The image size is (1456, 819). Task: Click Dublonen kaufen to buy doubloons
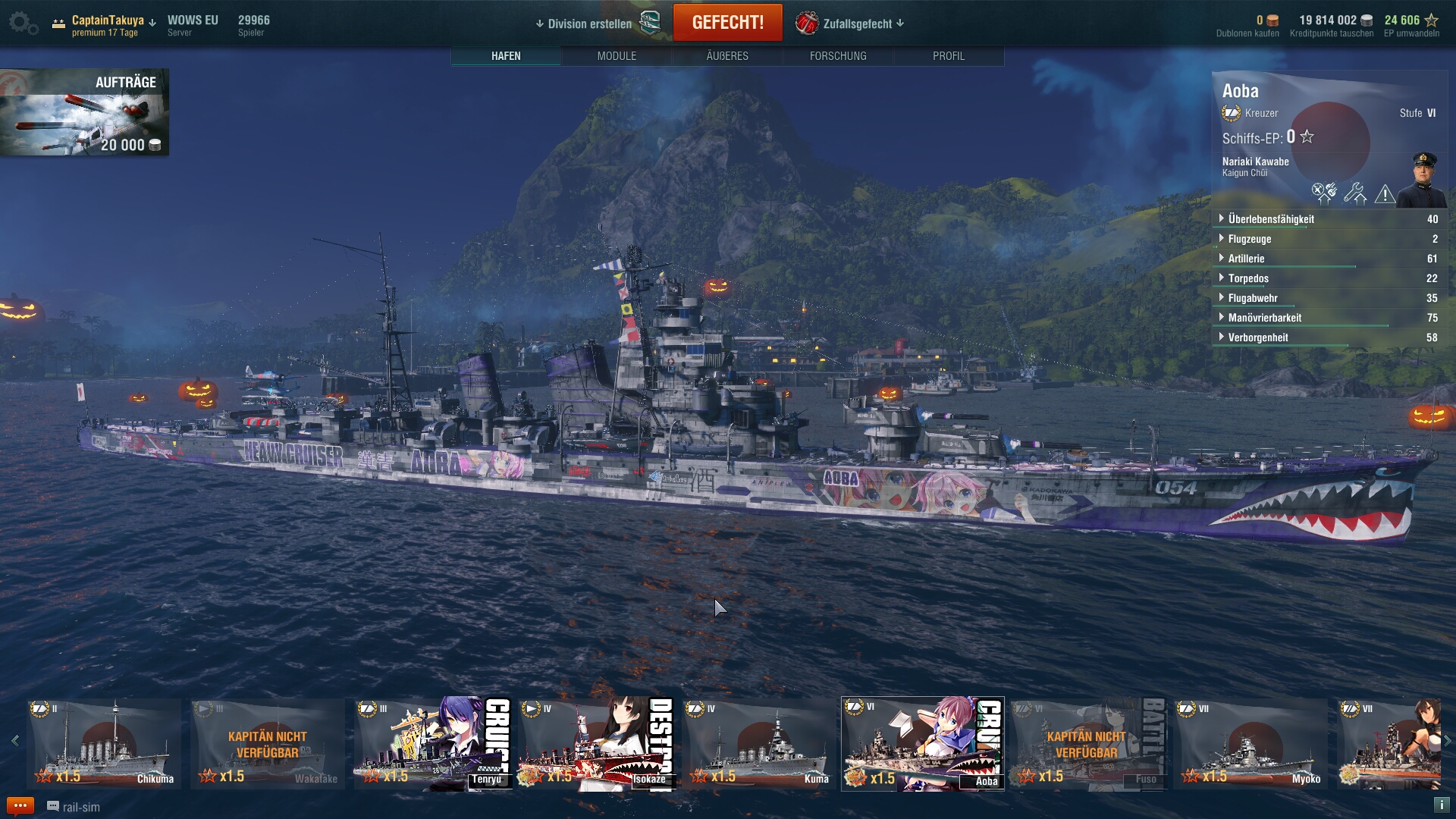click(1247, 33)
